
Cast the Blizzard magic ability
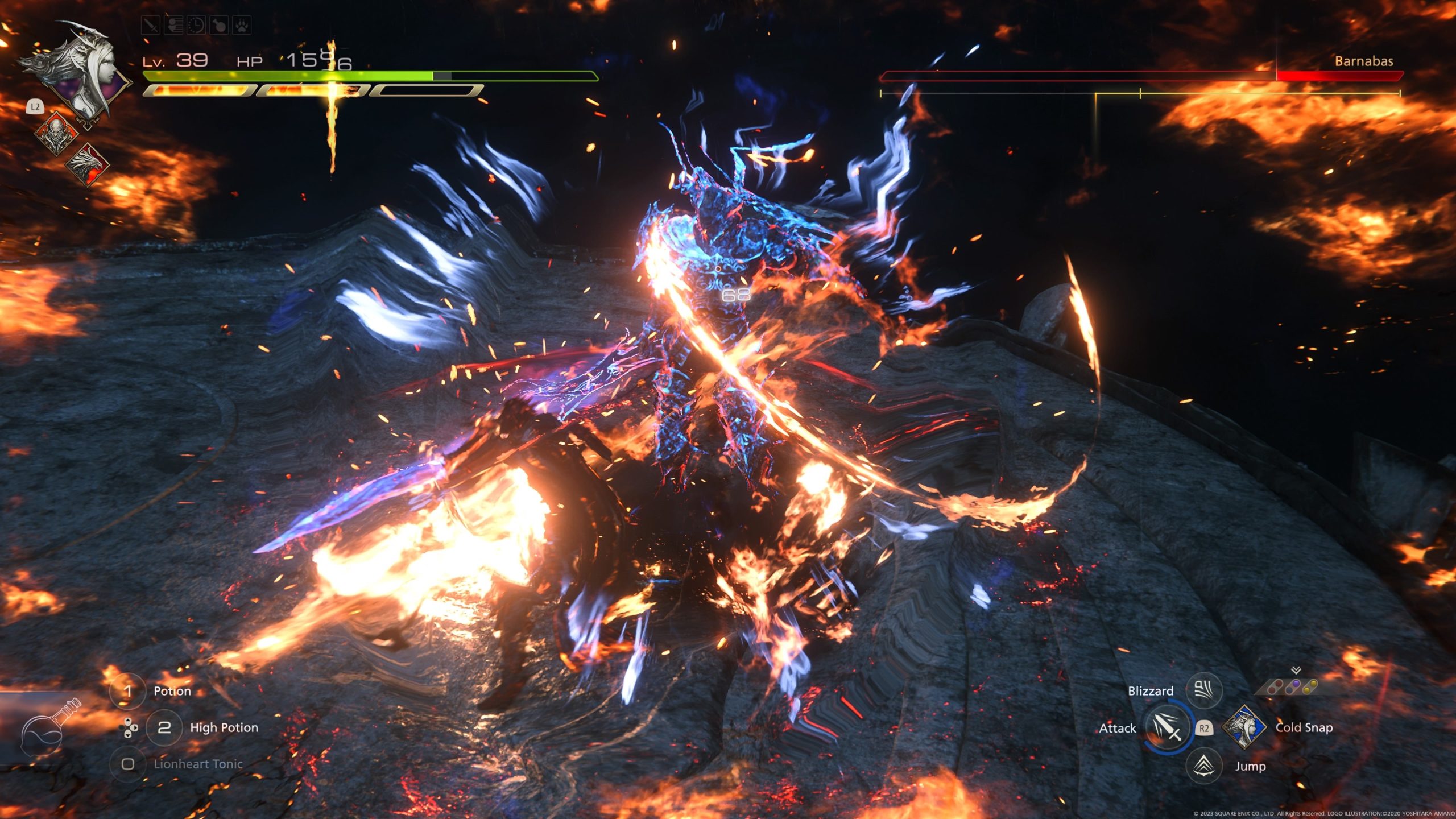1203,690
